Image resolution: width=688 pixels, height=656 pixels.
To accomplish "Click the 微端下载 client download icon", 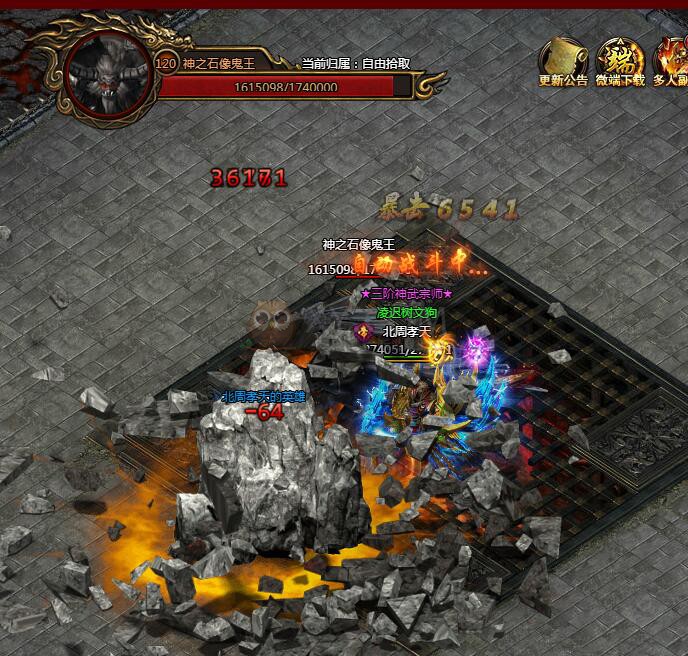I will coord(619,60).
